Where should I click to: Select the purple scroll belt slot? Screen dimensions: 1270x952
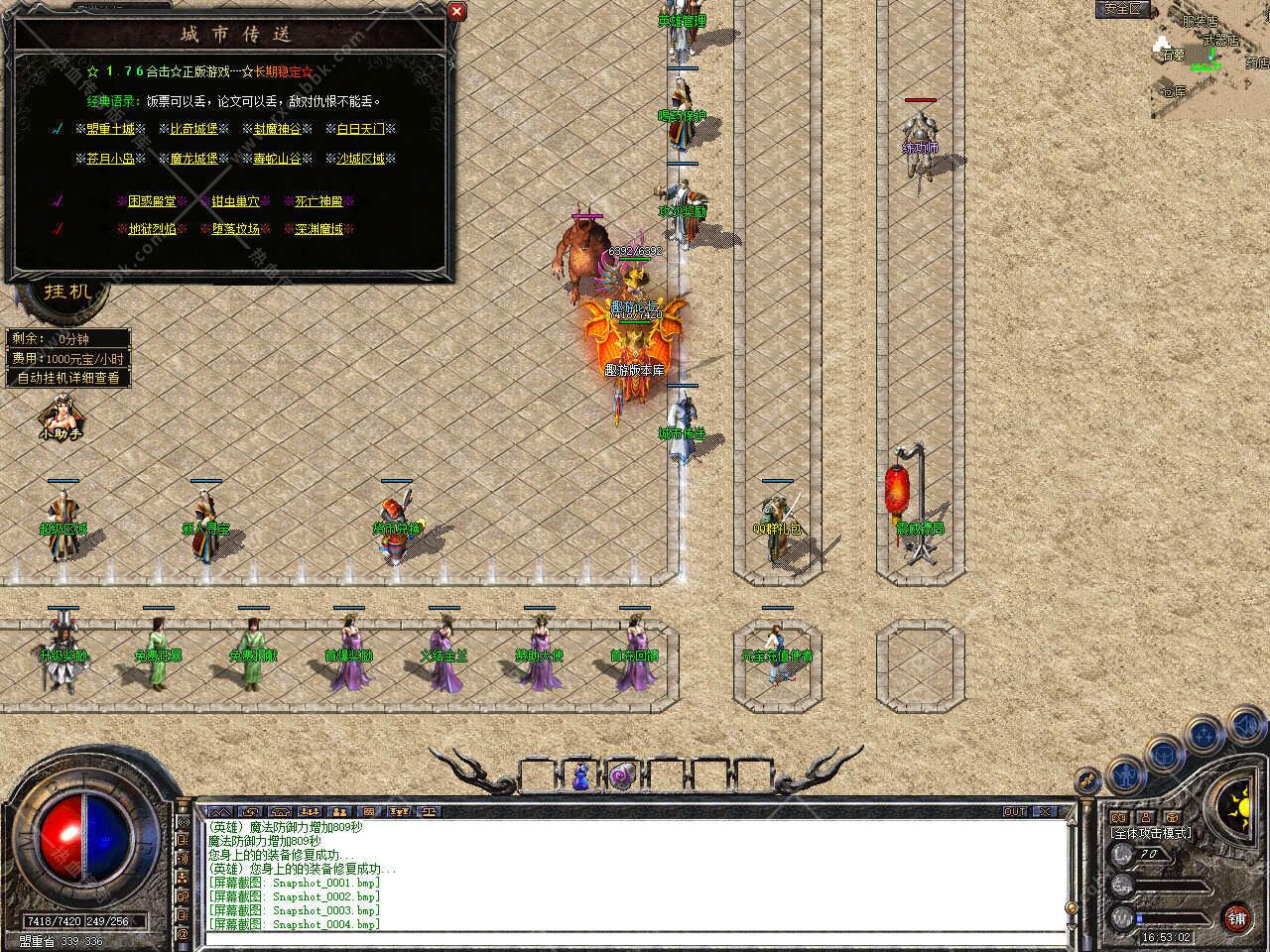tap(624, 775)
